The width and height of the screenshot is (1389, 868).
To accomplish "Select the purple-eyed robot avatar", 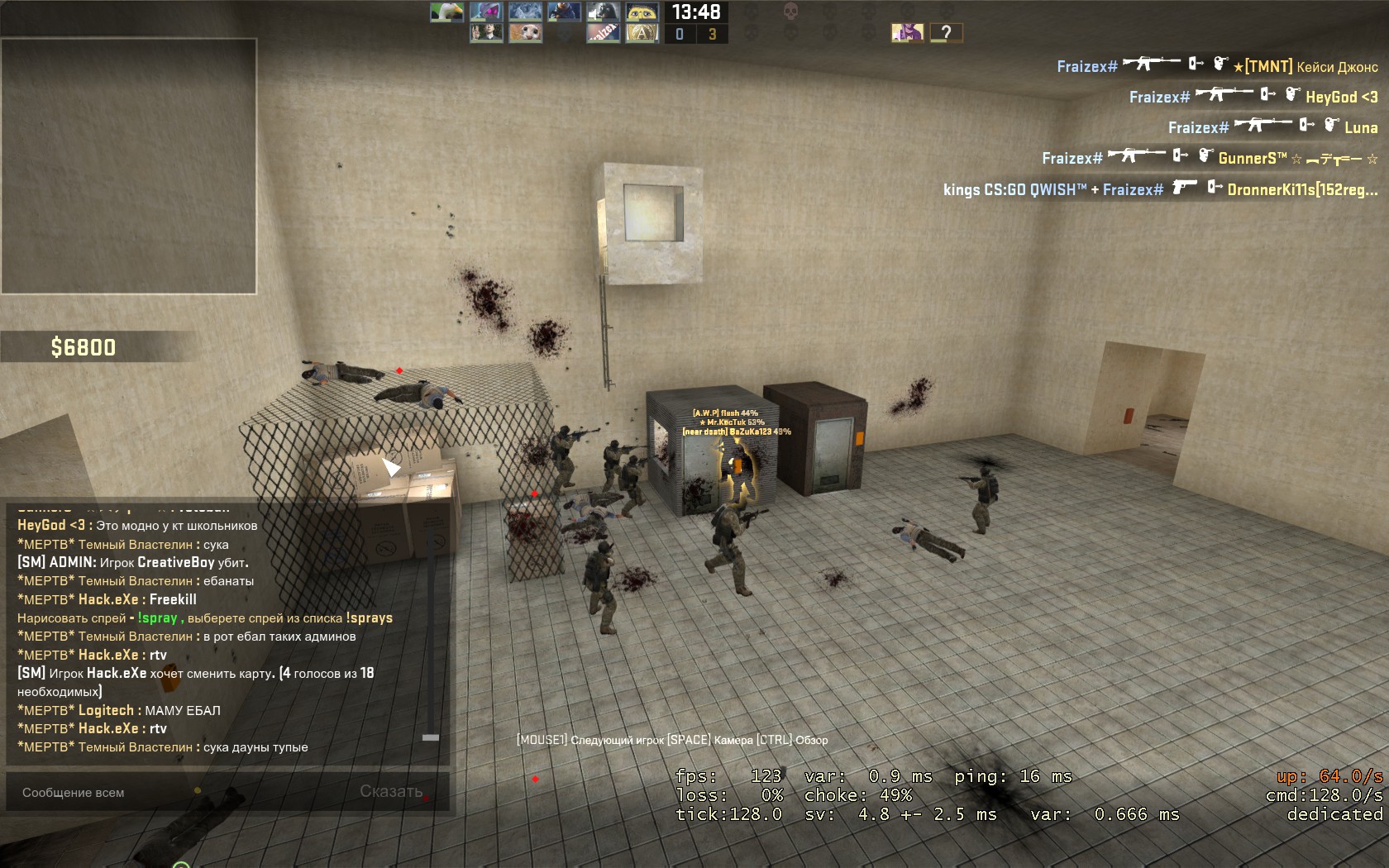I will pos(486,12).
